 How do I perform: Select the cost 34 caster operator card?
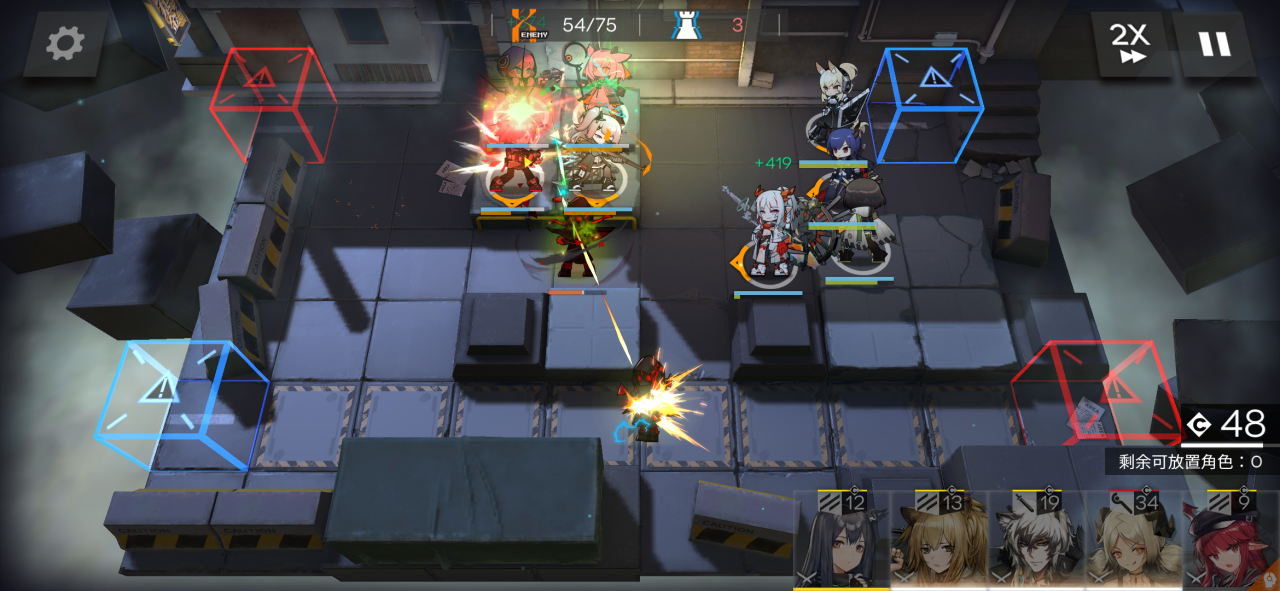(1133, 540)
